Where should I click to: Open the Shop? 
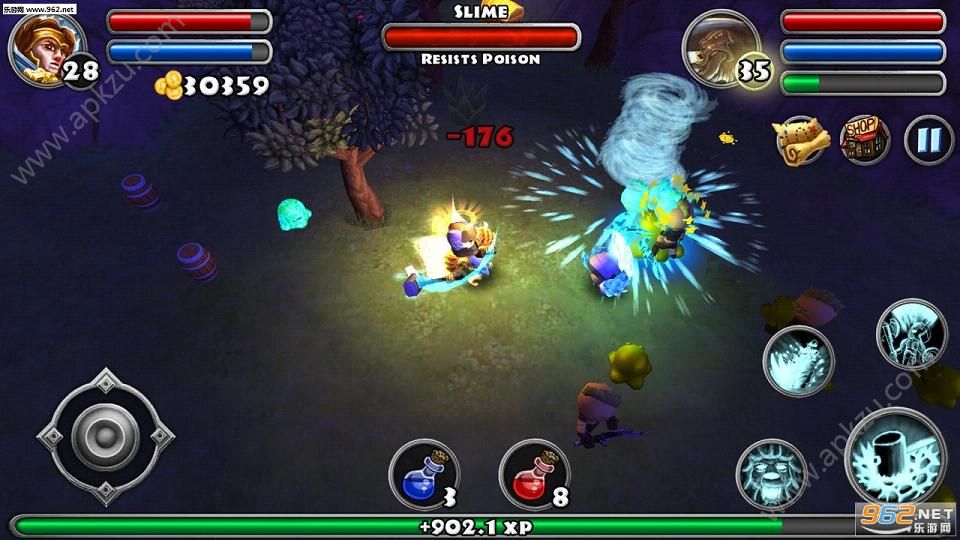tap(865, 140)
